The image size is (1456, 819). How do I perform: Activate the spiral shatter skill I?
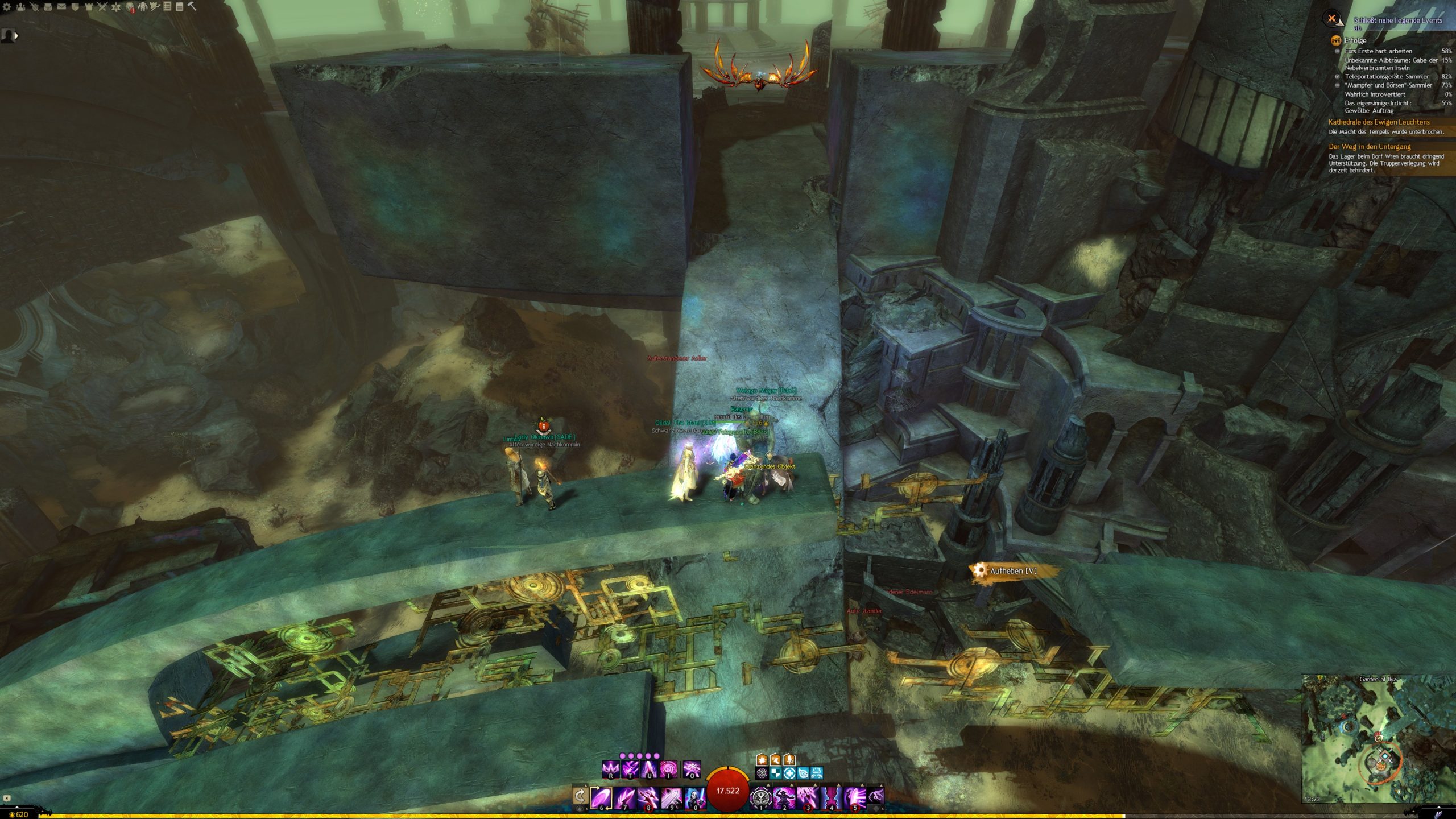[668, 770]
